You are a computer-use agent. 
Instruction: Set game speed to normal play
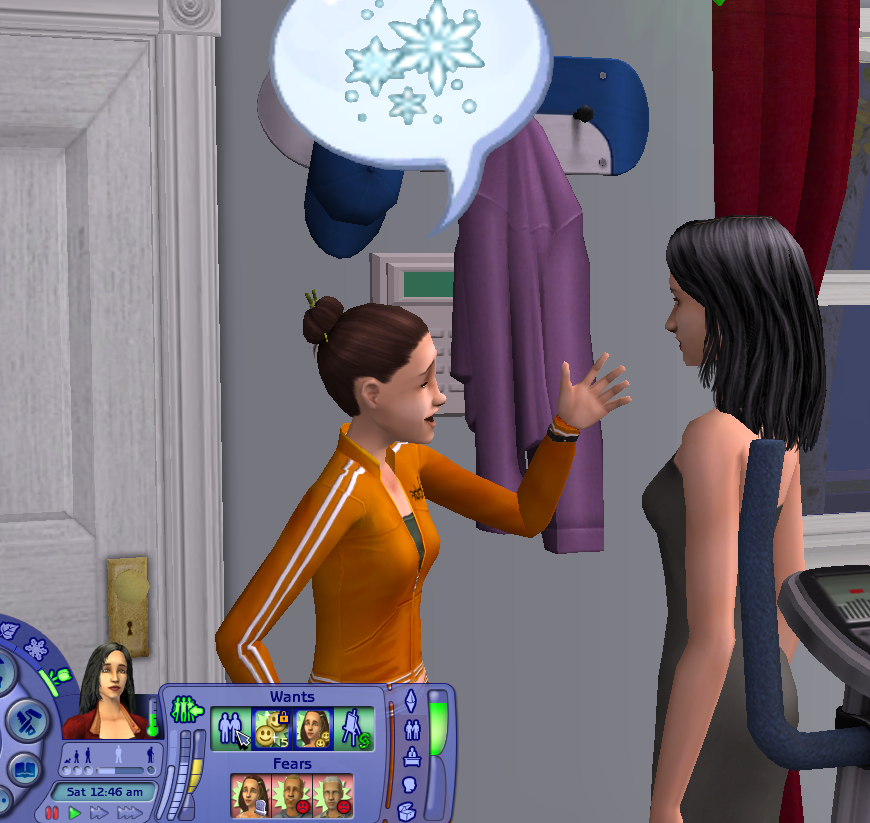coord(74,813)
